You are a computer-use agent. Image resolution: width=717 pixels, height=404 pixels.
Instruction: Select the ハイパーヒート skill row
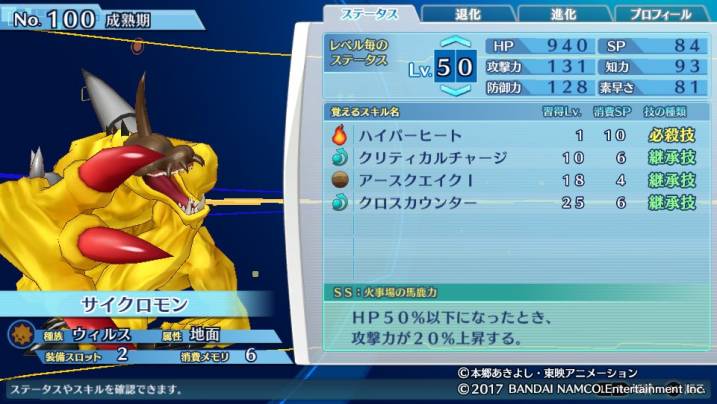(x=513, y=135)
